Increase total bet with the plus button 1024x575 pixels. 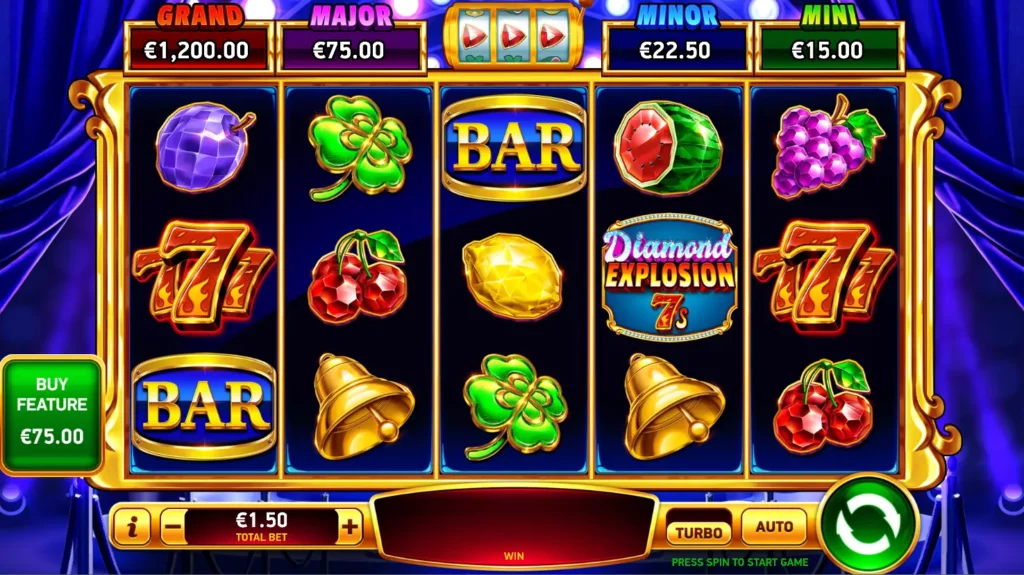[350, 525]
